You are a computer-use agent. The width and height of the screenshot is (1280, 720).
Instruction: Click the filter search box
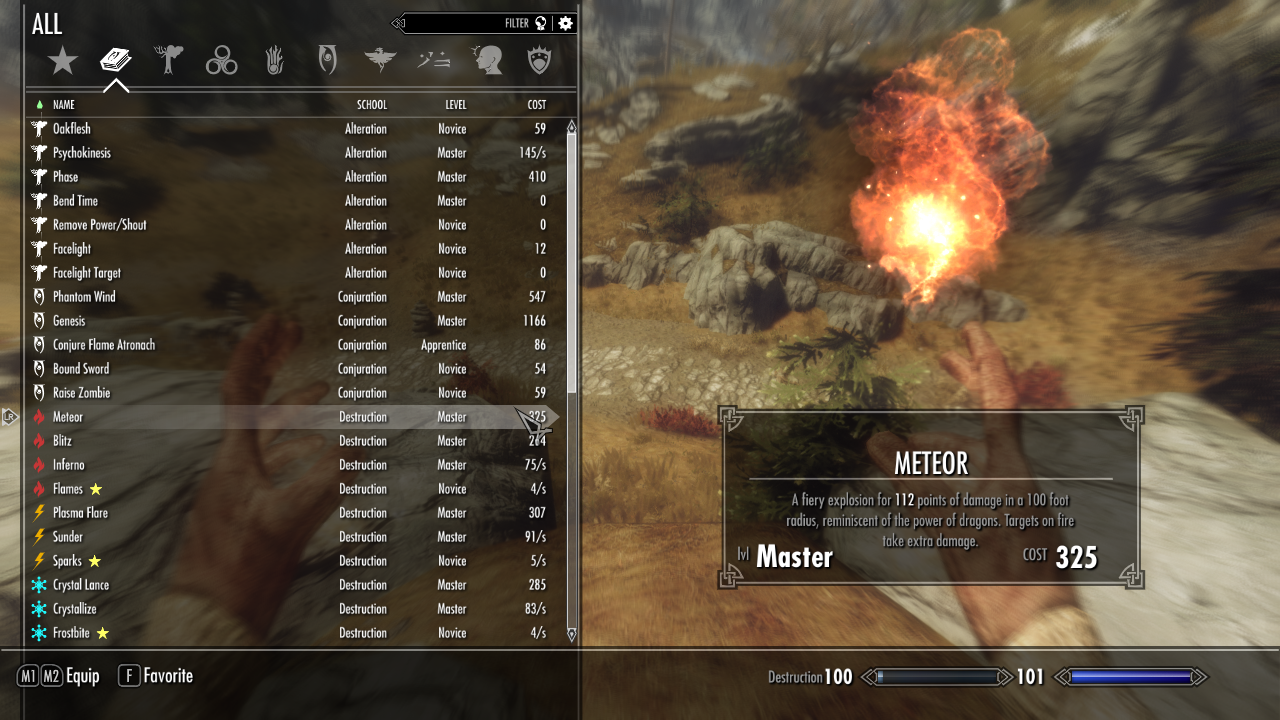click(x=460, y=23)
